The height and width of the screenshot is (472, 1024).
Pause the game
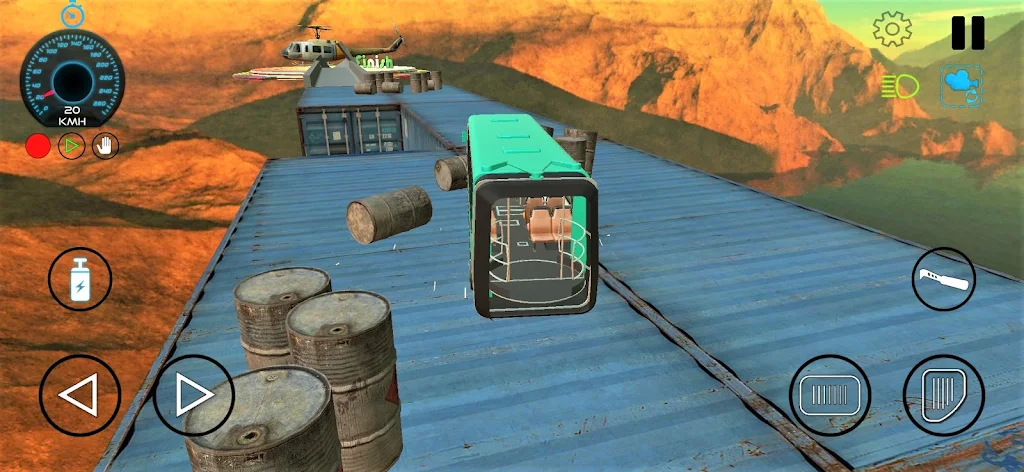967,31
